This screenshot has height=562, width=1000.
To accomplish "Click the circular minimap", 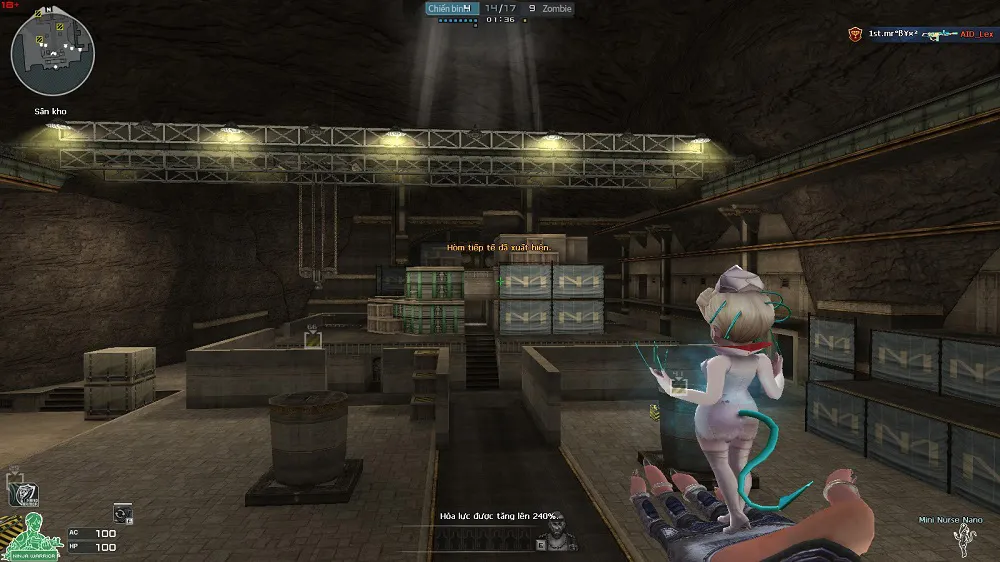I will (53, 52).
